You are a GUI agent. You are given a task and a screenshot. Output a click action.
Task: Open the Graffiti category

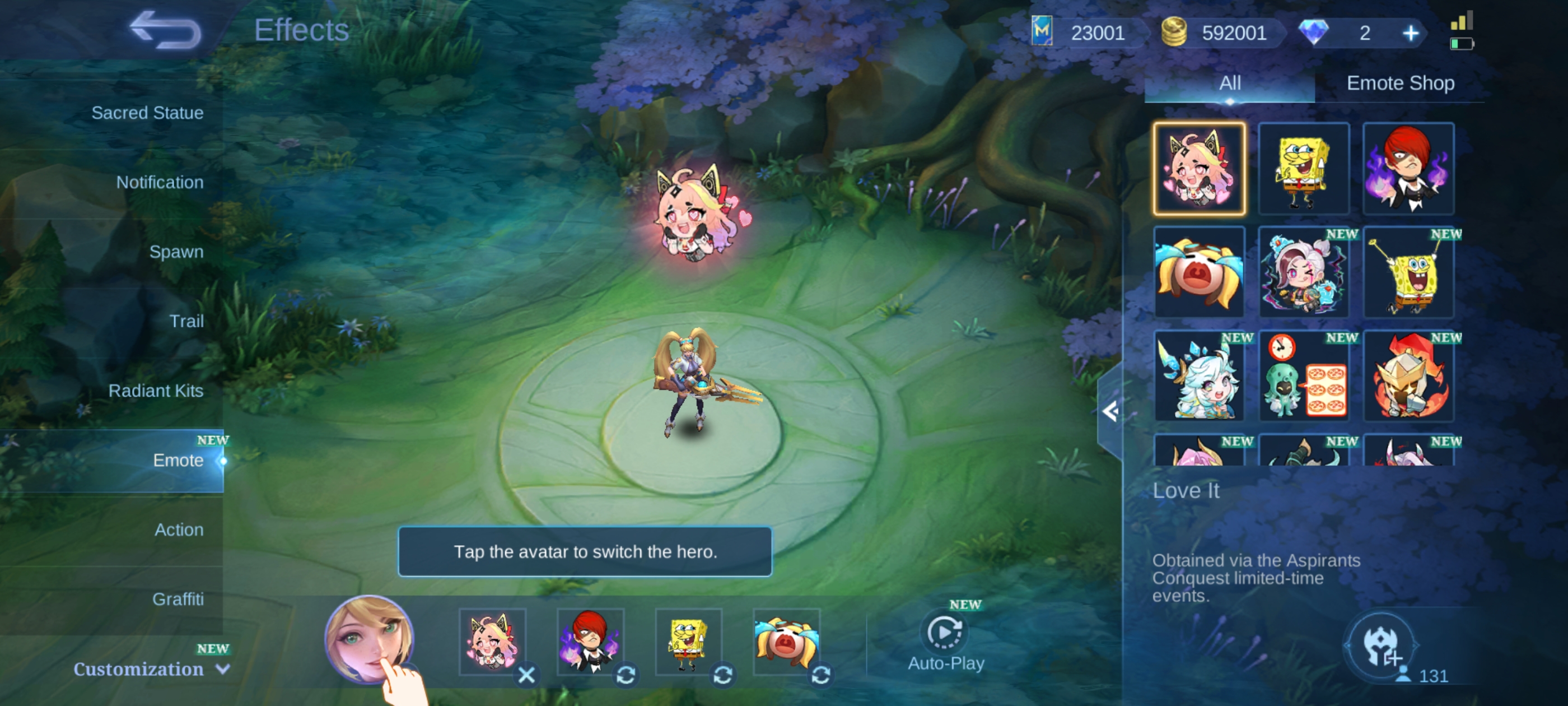pos(178,599)
